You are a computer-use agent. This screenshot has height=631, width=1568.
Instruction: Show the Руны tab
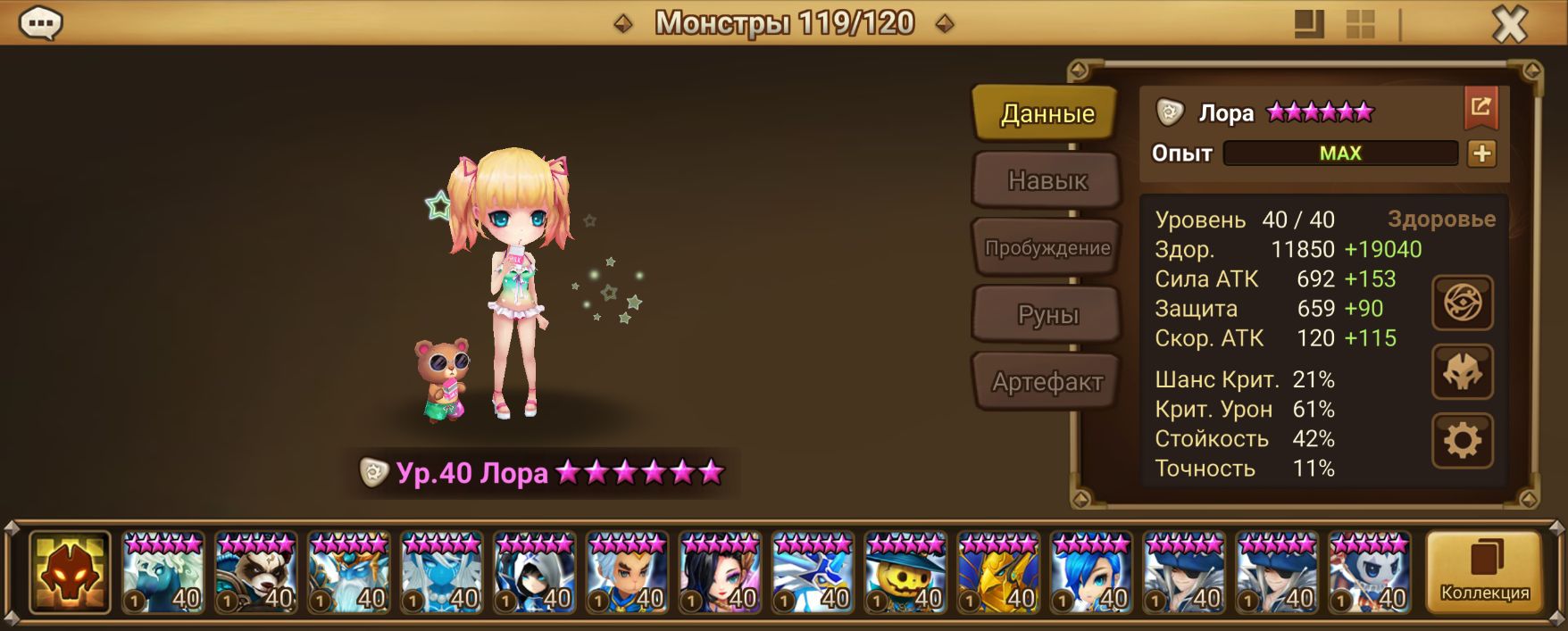click(1047, 315)
